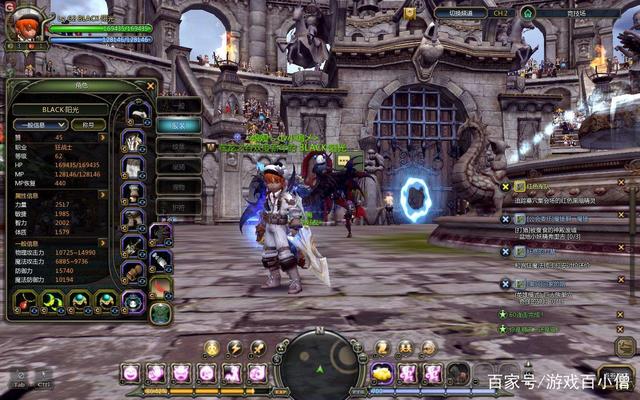Click the lightning bolt round icon above the hotbar
This screenshot has width=640, height=400.
tap(235, 347)
